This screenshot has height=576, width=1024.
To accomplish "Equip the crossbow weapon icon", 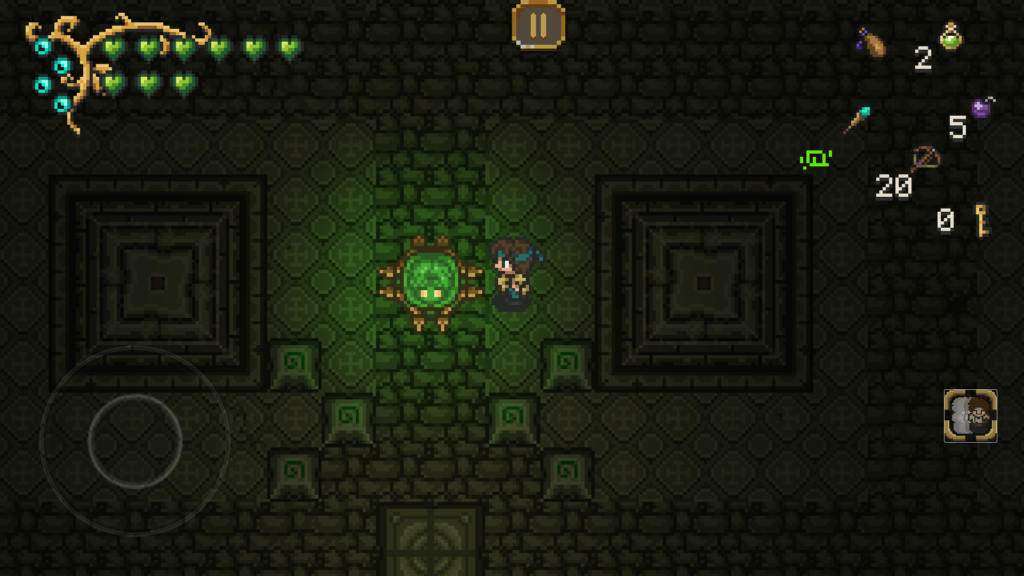I will [925, 159].
